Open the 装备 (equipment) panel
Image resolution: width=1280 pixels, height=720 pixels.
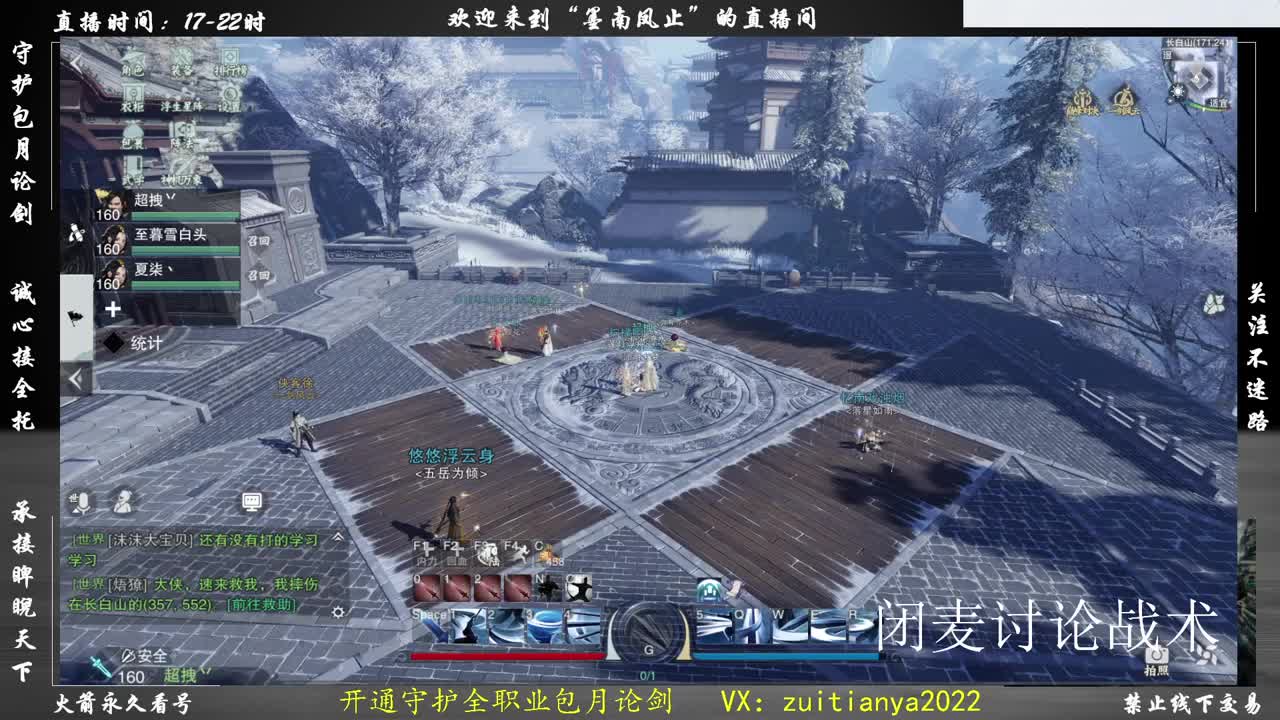180,63
